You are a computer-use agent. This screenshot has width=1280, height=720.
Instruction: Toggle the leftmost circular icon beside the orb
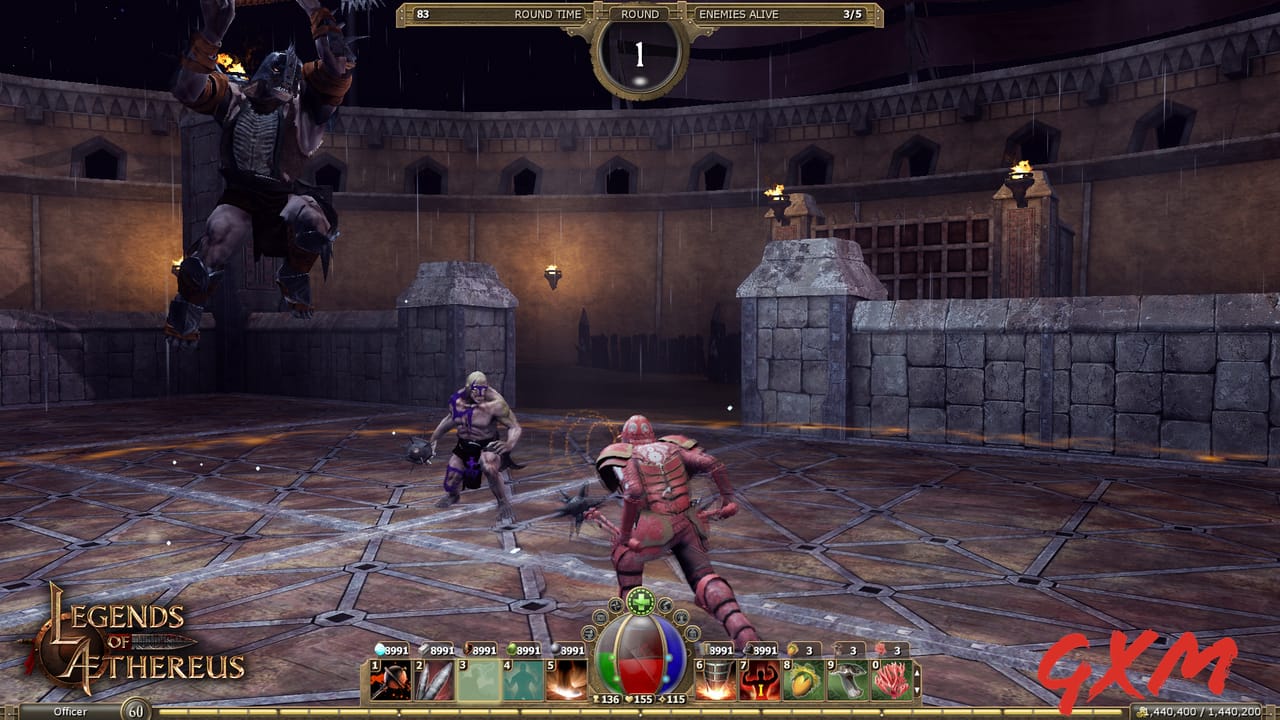pyautogui.click(x=588, y=635)
